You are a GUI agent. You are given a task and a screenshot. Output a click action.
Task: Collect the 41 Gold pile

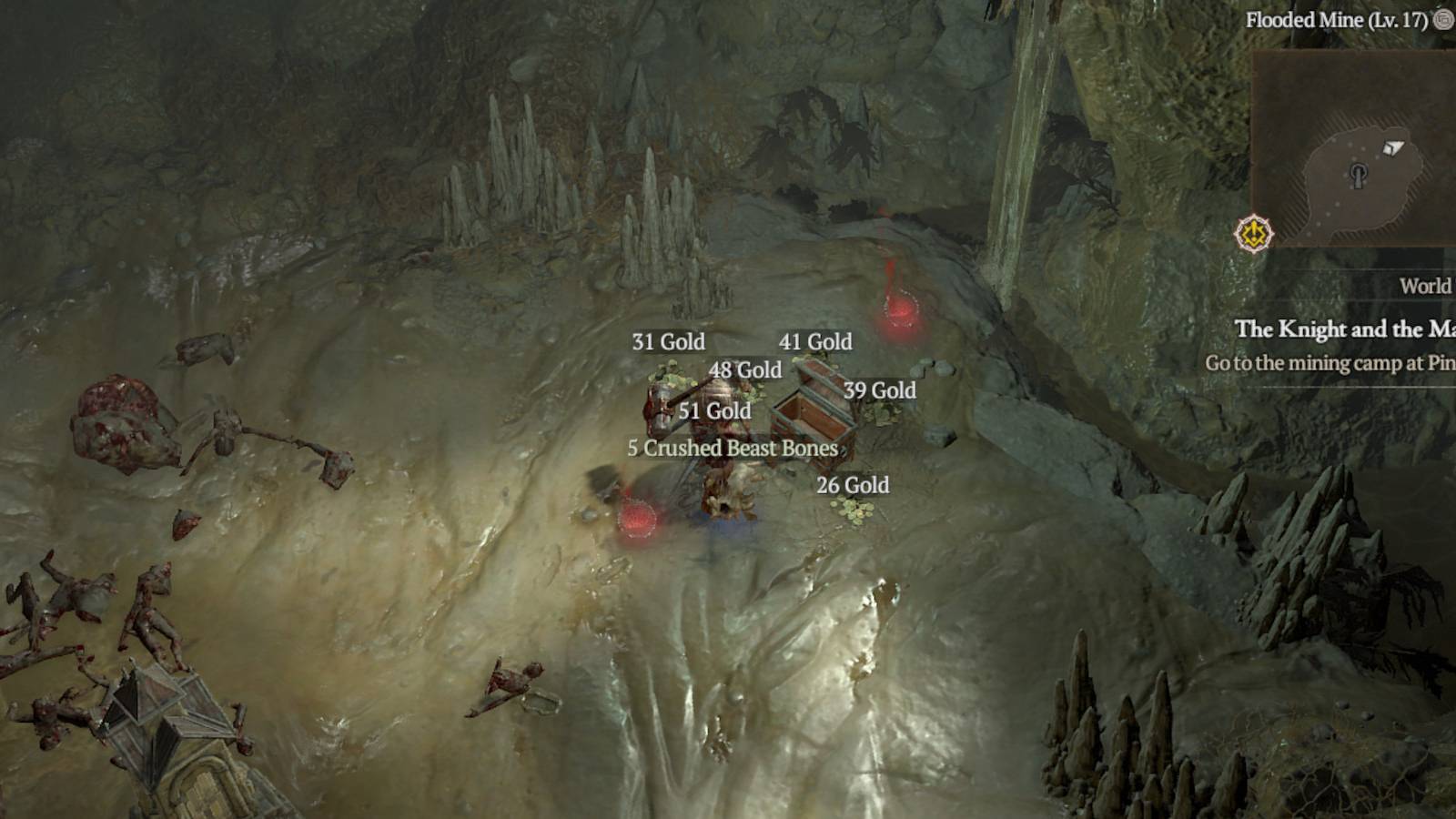pyautogui.click(x=815, y=342)
